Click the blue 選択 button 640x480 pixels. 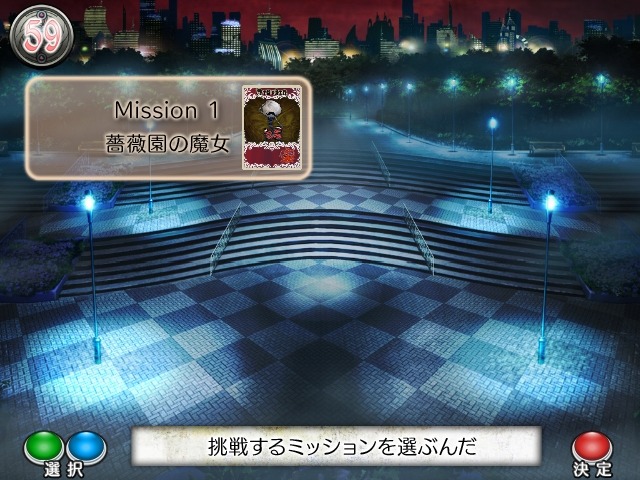tap(84, 445)
